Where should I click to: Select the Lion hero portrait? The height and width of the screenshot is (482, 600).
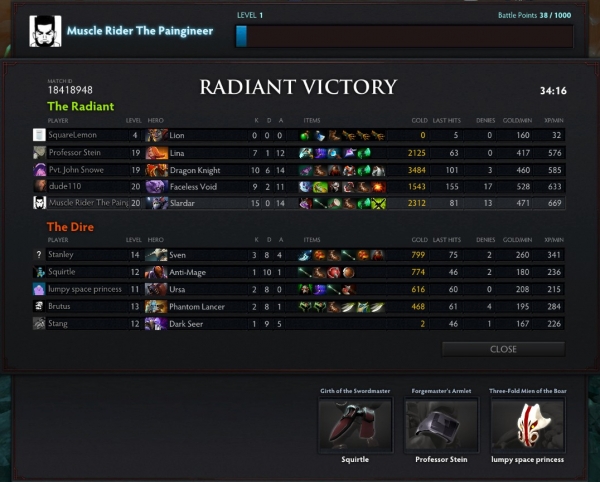coord(156,135)
